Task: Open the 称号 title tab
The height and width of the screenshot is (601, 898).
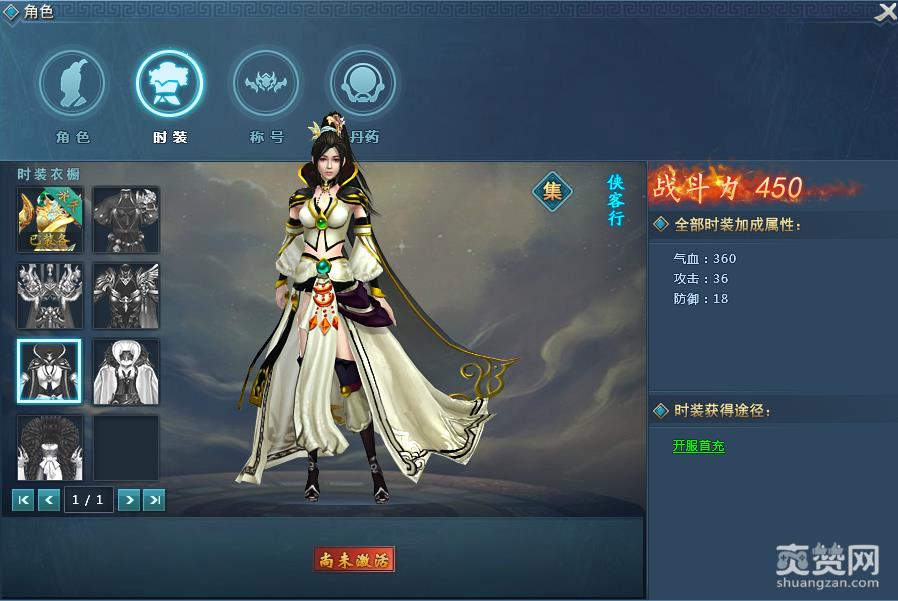Action: (265, 84)
